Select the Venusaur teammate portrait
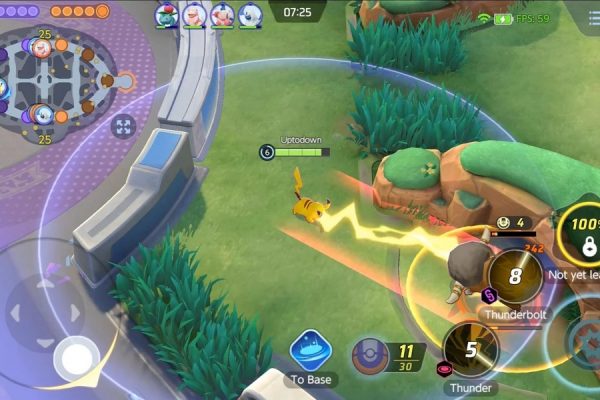600x400 pixels. pos(166,14)
